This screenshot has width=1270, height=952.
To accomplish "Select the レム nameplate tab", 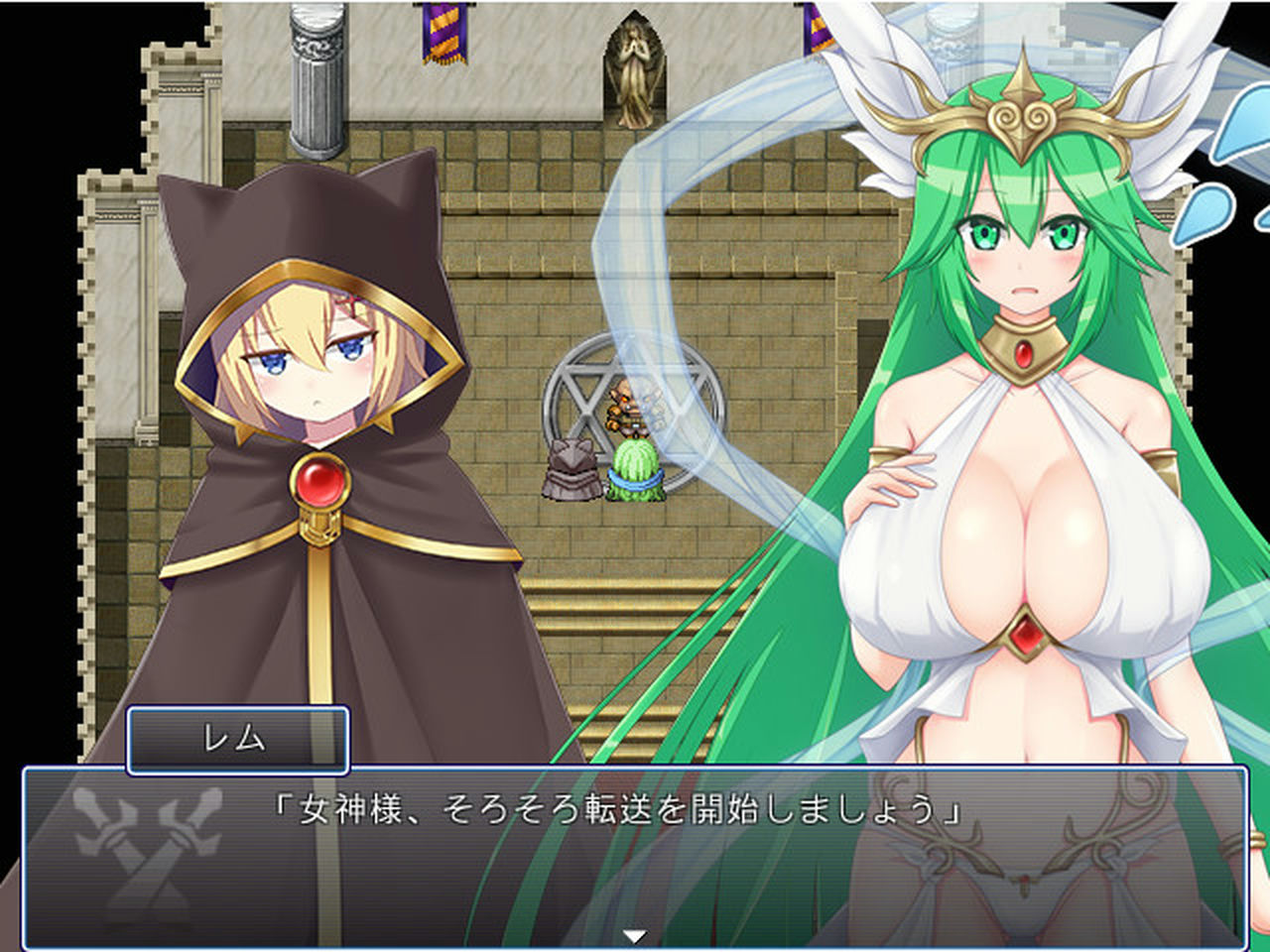I will pyautogui.click(x=238, y=739).
